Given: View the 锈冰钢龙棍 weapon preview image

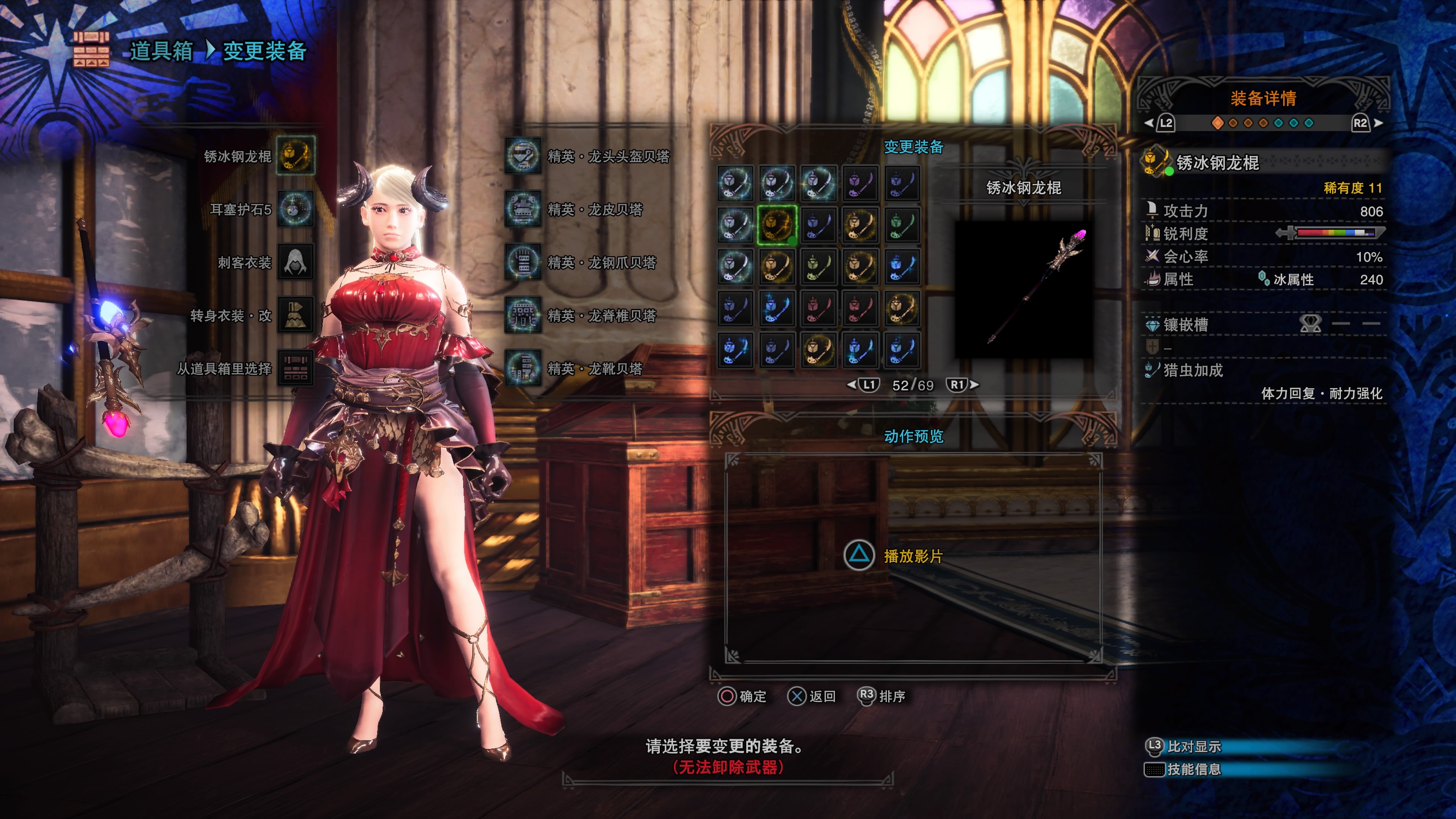Looking at the screenshot, I should click(x=1023, y=288).
